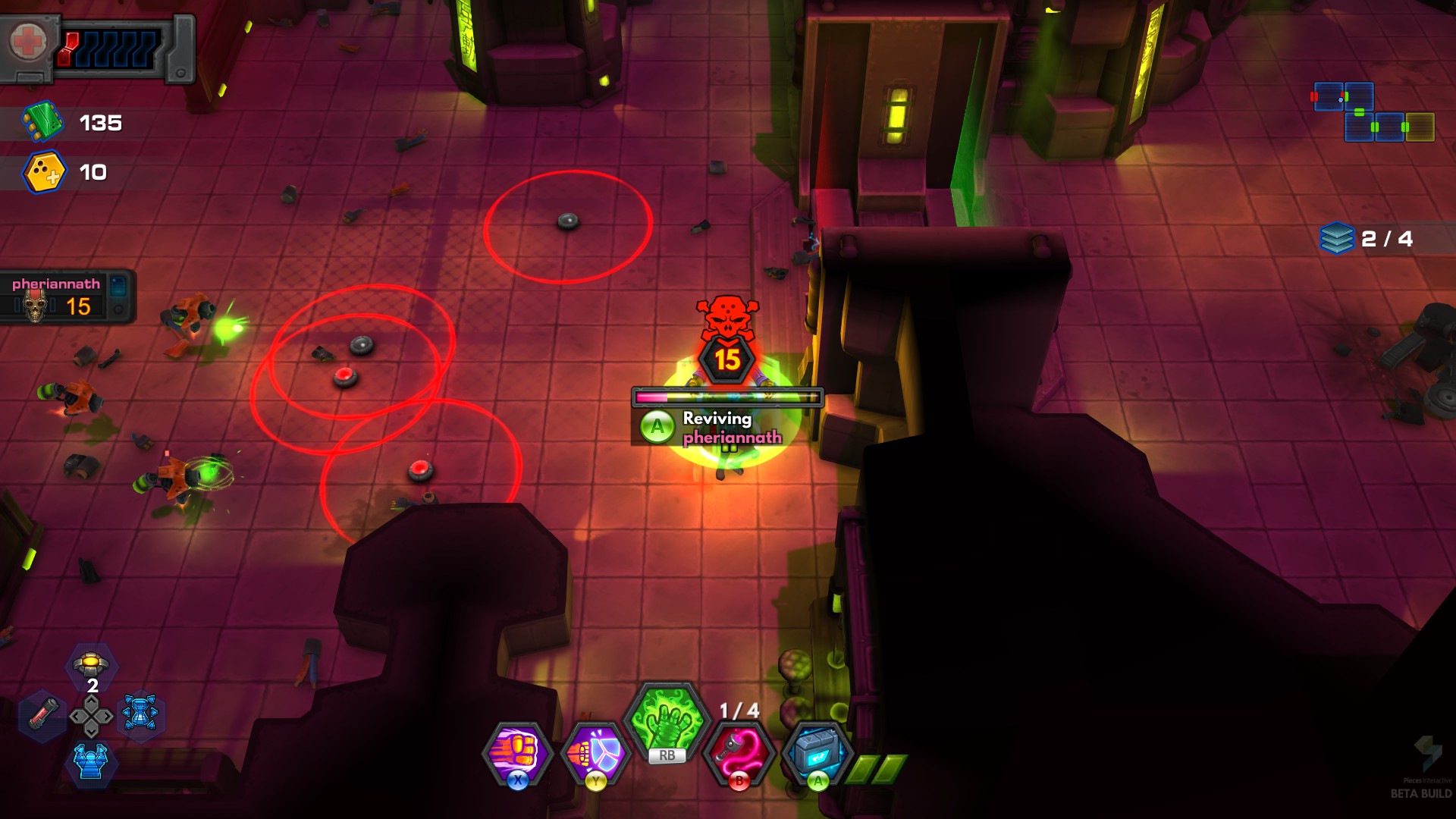Click the green circuit board currency icon
The width and height of the screenshot is (1456, 819).
click(42, 122)
